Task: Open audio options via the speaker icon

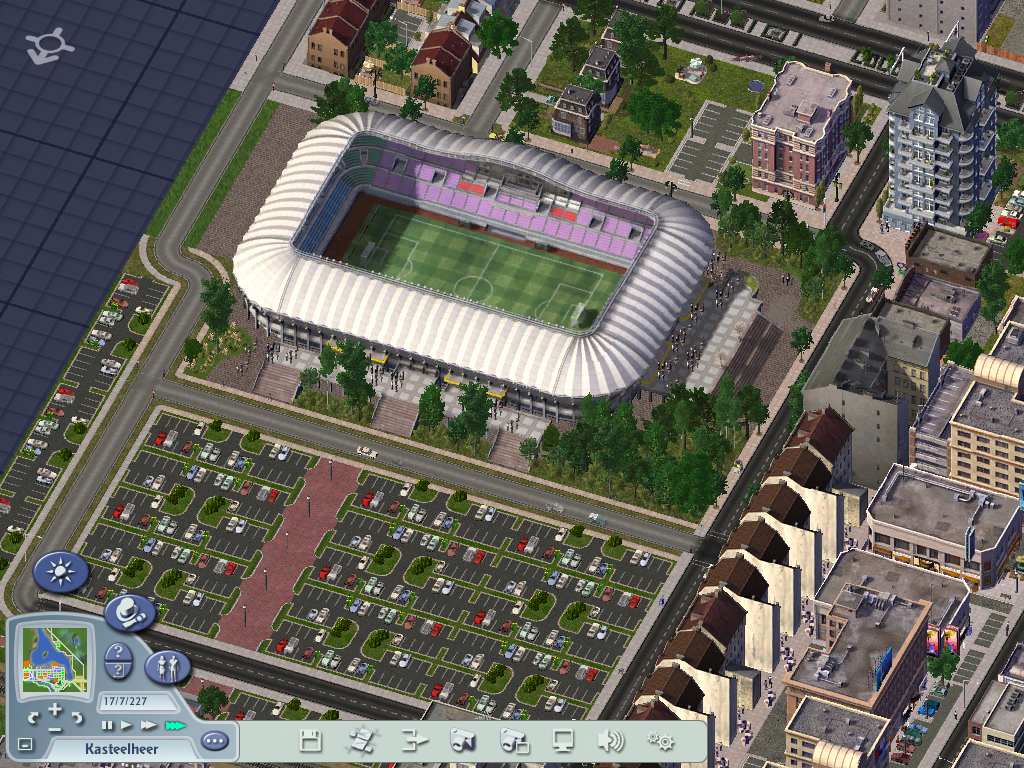Action: click(609, 741)
